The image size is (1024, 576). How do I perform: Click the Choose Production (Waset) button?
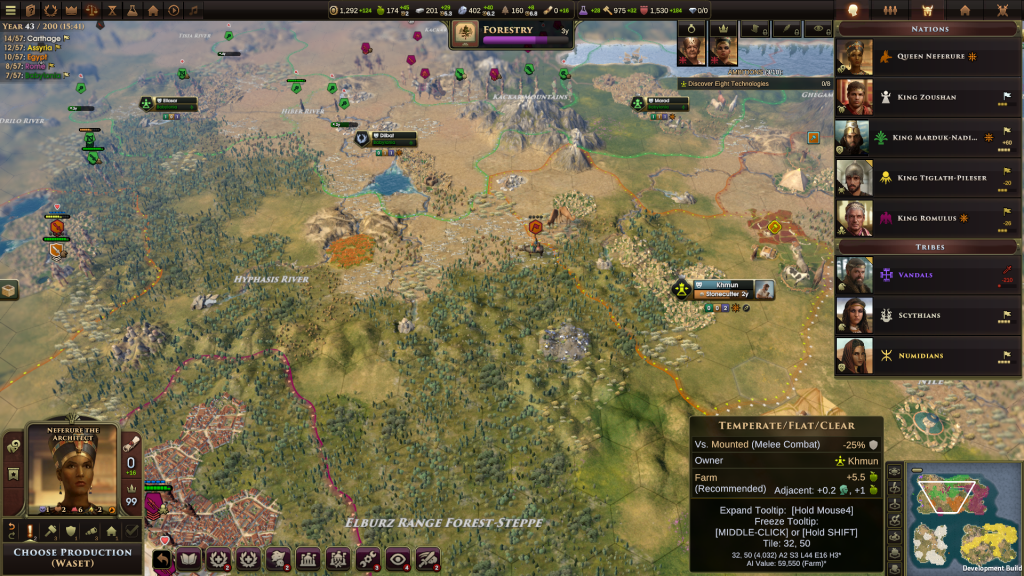click(72, 557)
